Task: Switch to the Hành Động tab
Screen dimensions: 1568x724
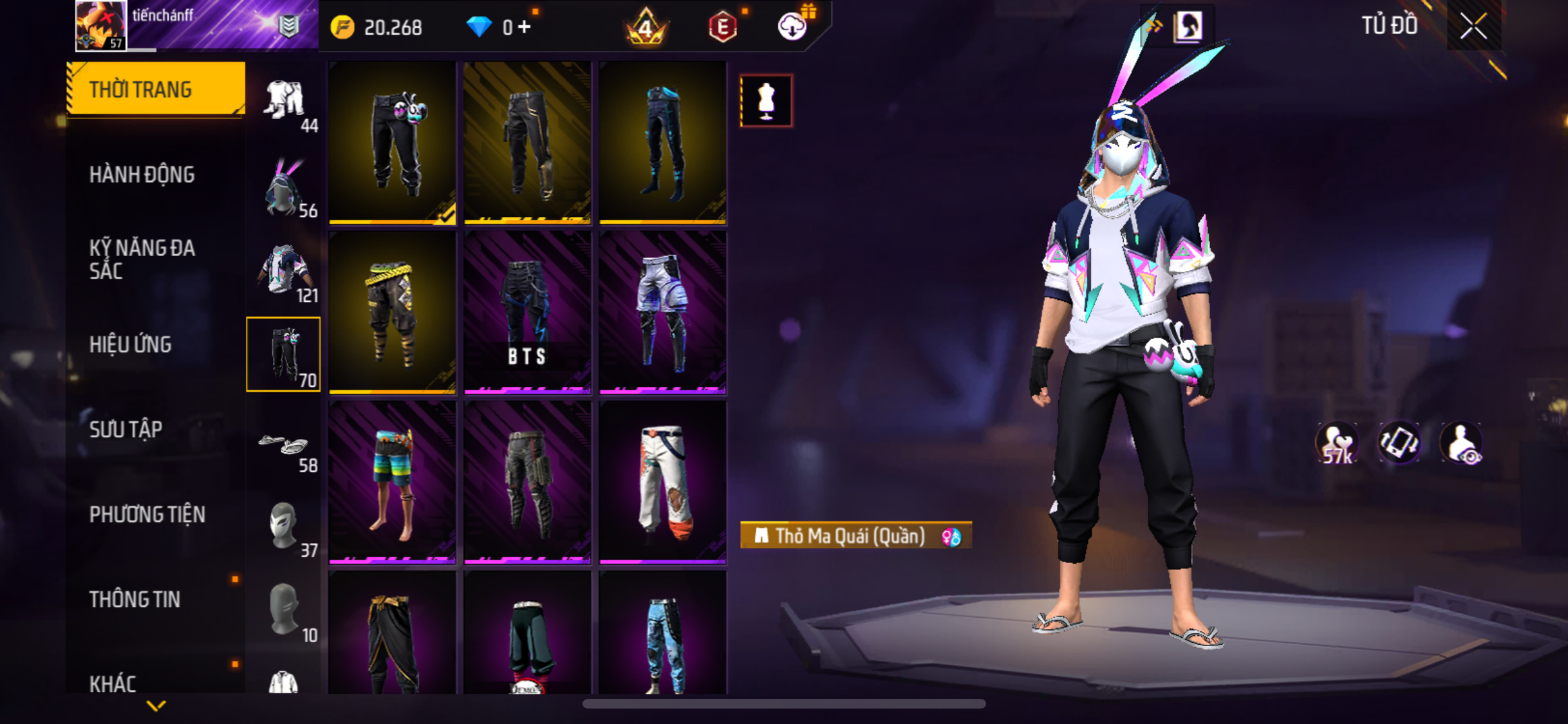Action: tap(142, 174)
